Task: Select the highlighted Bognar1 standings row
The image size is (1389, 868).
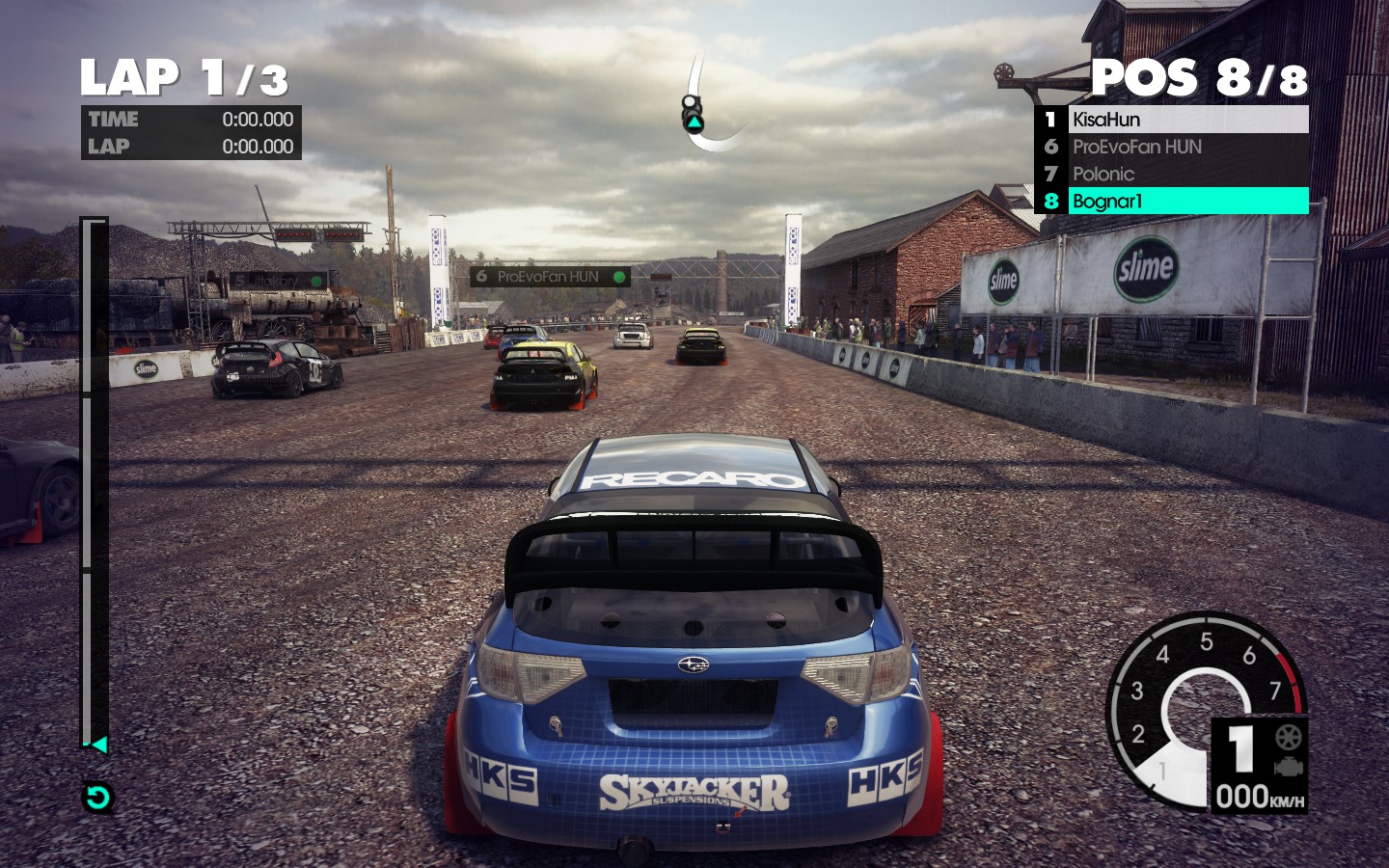Action: [x=1171, y=201]
